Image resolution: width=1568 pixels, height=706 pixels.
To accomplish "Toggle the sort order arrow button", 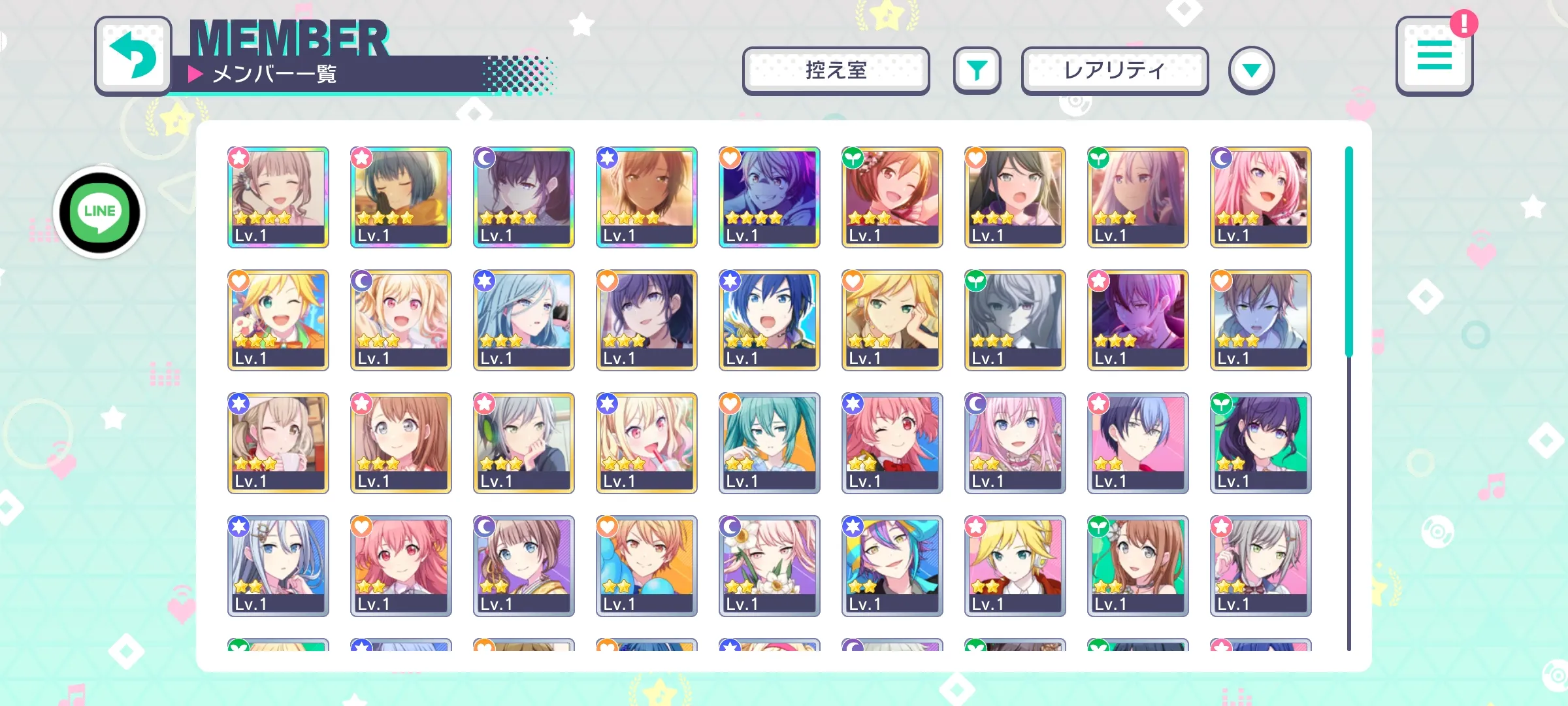I will pyautogui.click(x=1251, y=71).
